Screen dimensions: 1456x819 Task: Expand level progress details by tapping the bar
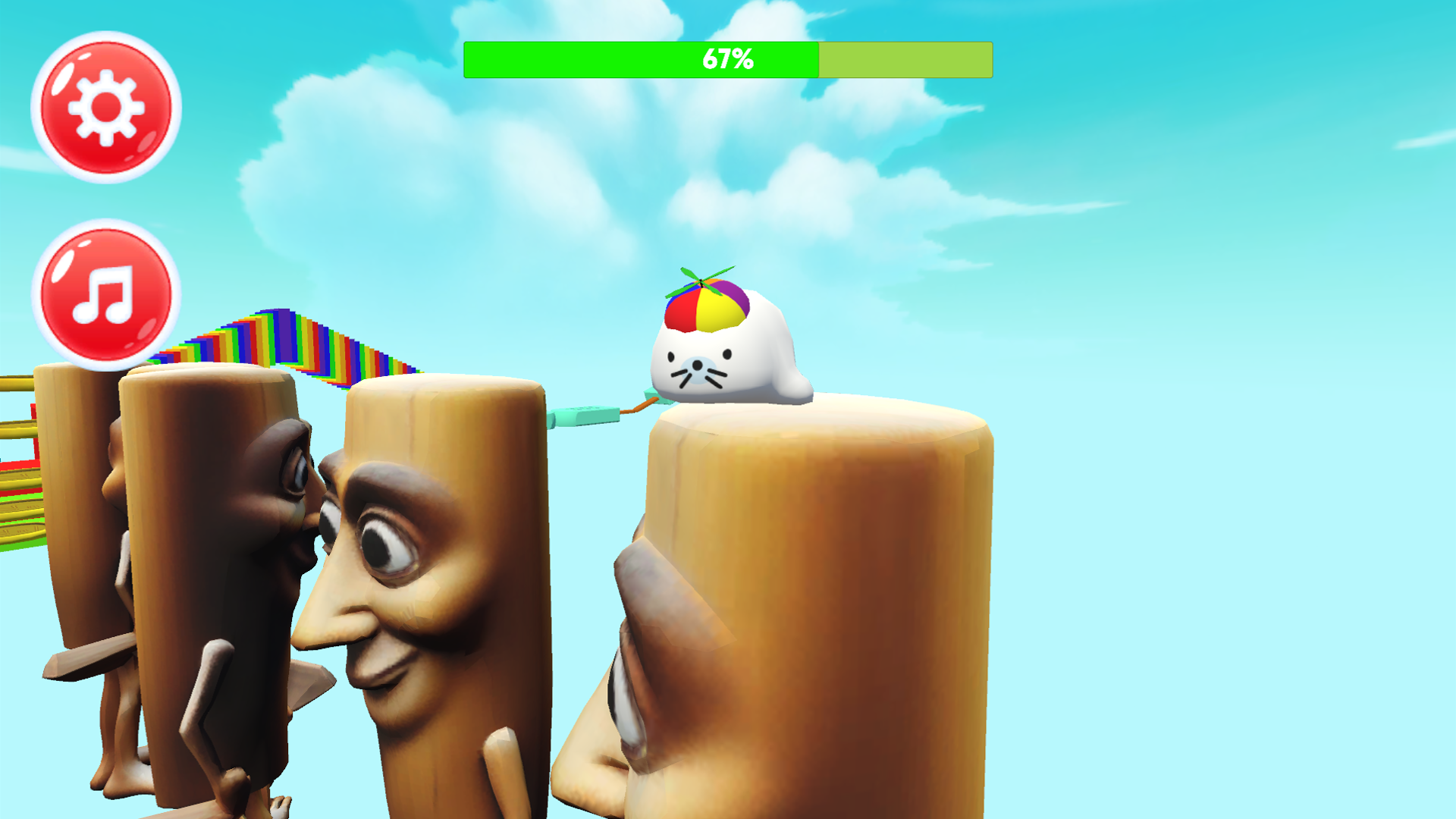(x=726, y=59)
